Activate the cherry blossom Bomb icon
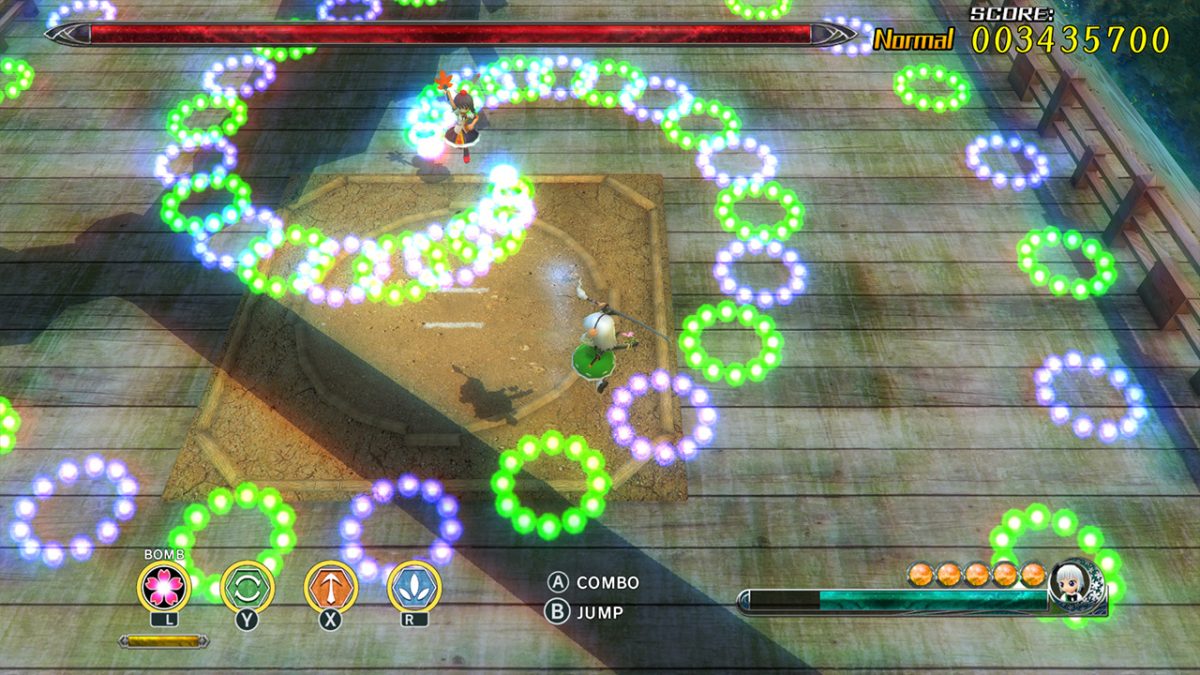The height and width of the screenshot is (675, 1200). (x=164, y=587)
